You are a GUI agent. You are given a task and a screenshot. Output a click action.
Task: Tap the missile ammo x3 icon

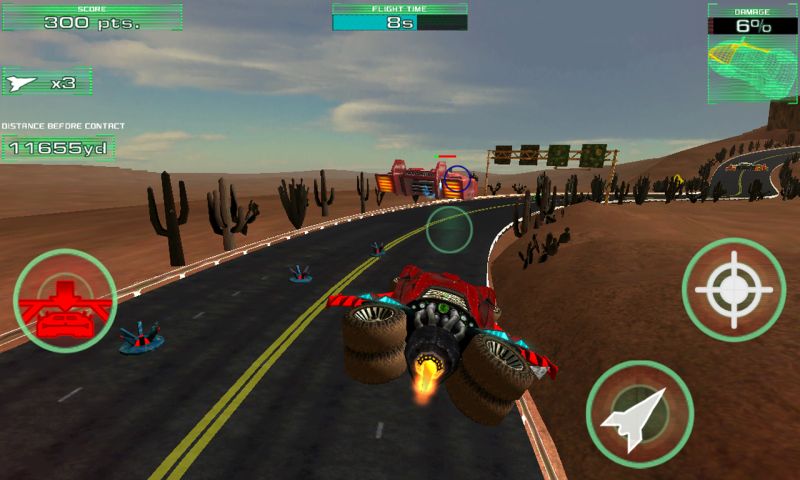coord(47,84)
